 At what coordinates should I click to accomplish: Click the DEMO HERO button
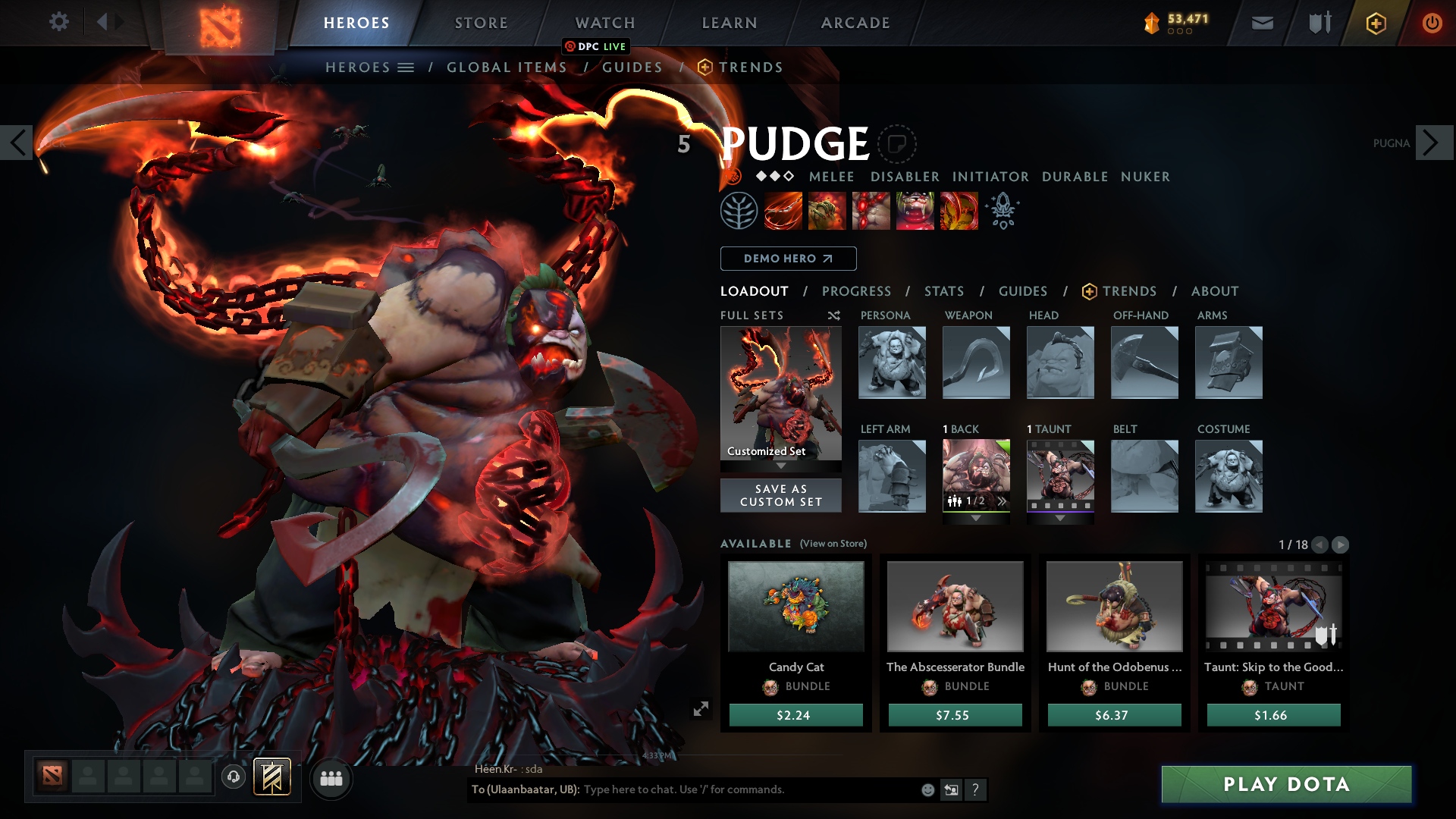[788, 259]
